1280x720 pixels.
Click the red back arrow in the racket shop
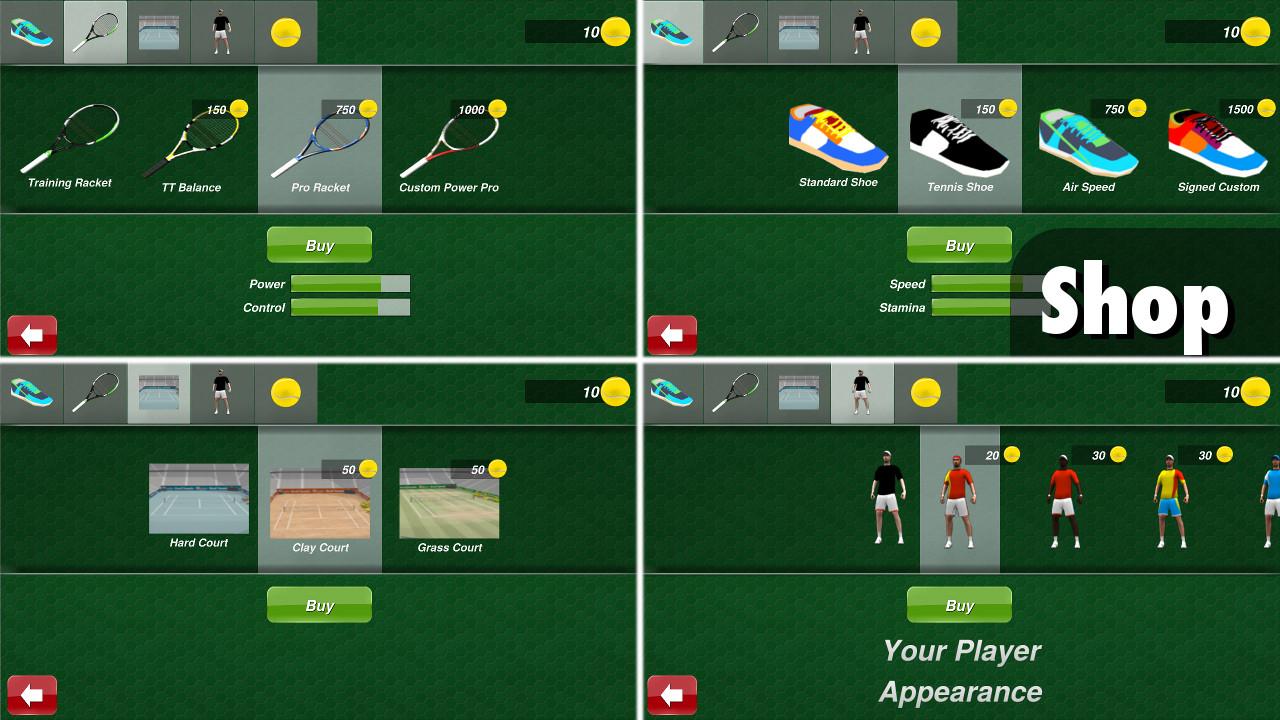coord(32,335)
